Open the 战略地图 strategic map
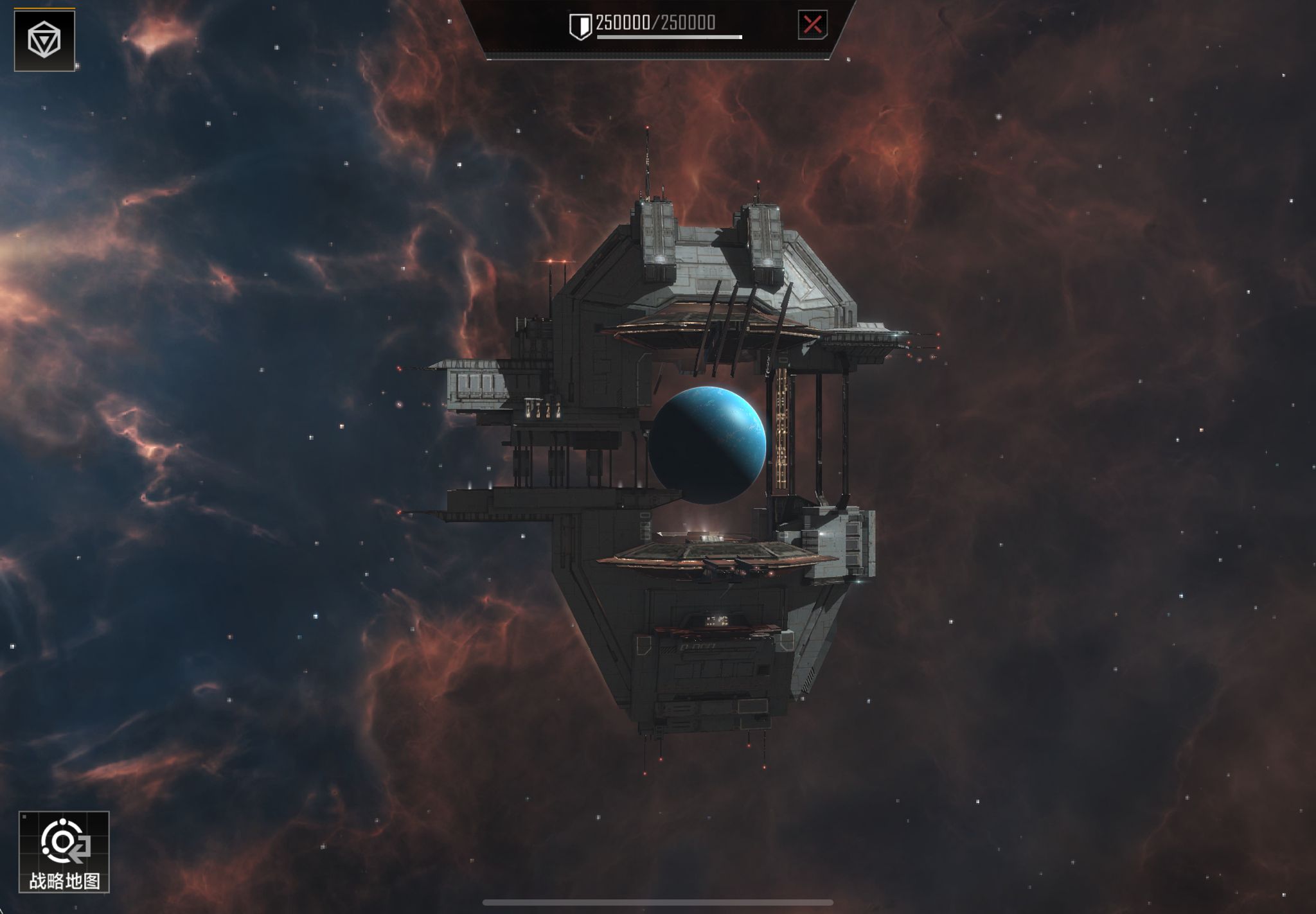The height and width of the screenshot is (914, 1316). pos(64,851)
